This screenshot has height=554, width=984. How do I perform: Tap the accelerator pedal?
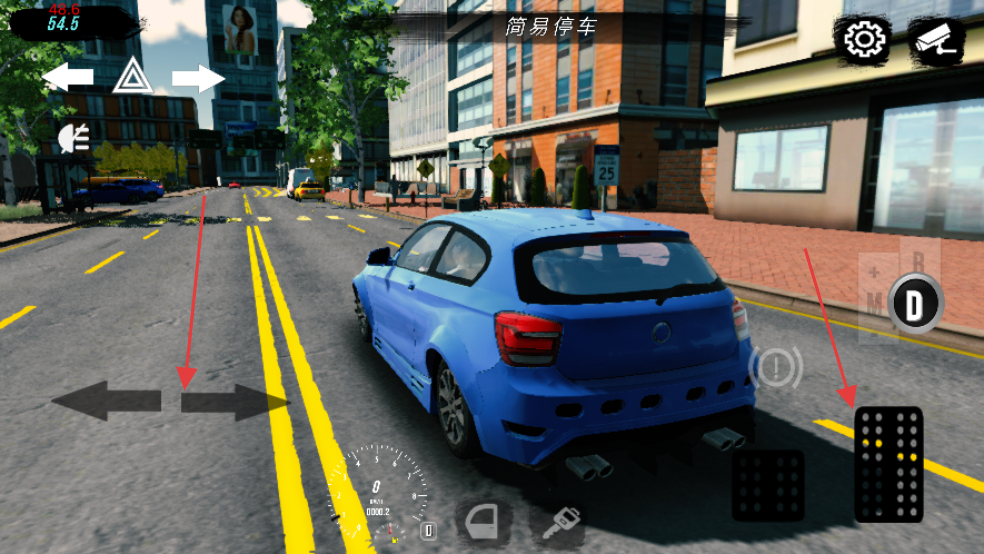889,464
